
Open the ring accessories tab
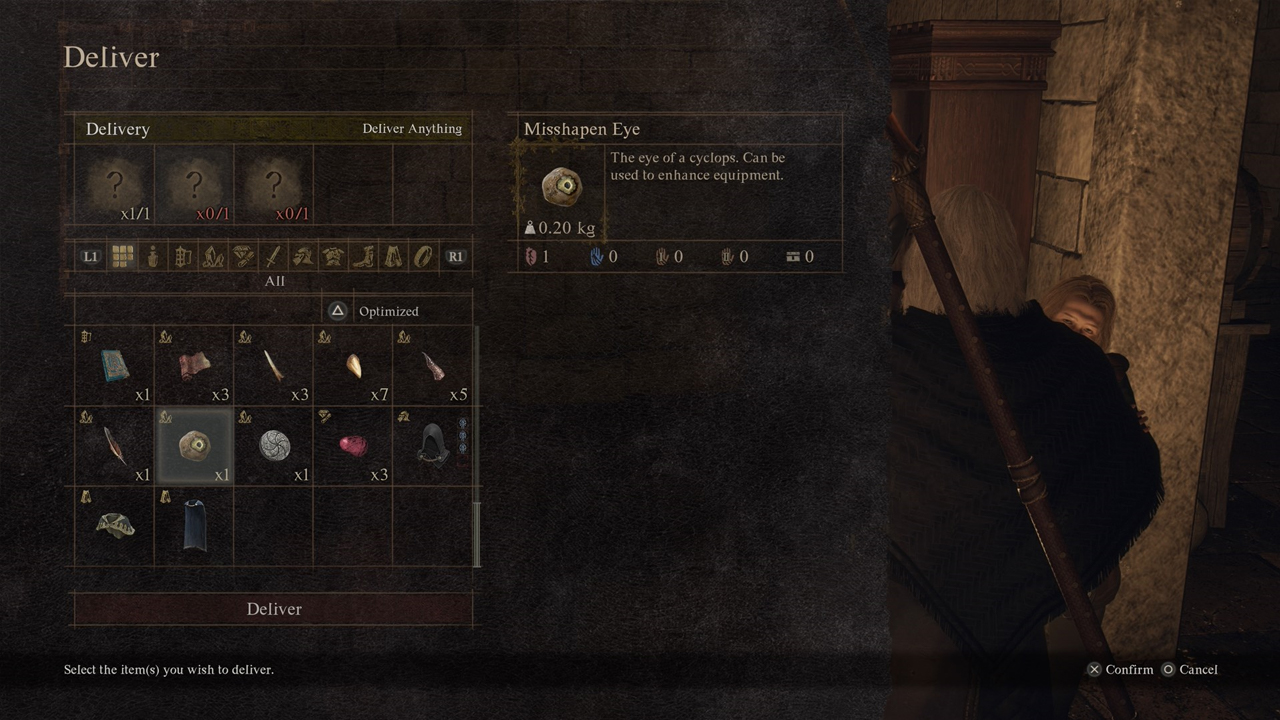pos(424,257)
